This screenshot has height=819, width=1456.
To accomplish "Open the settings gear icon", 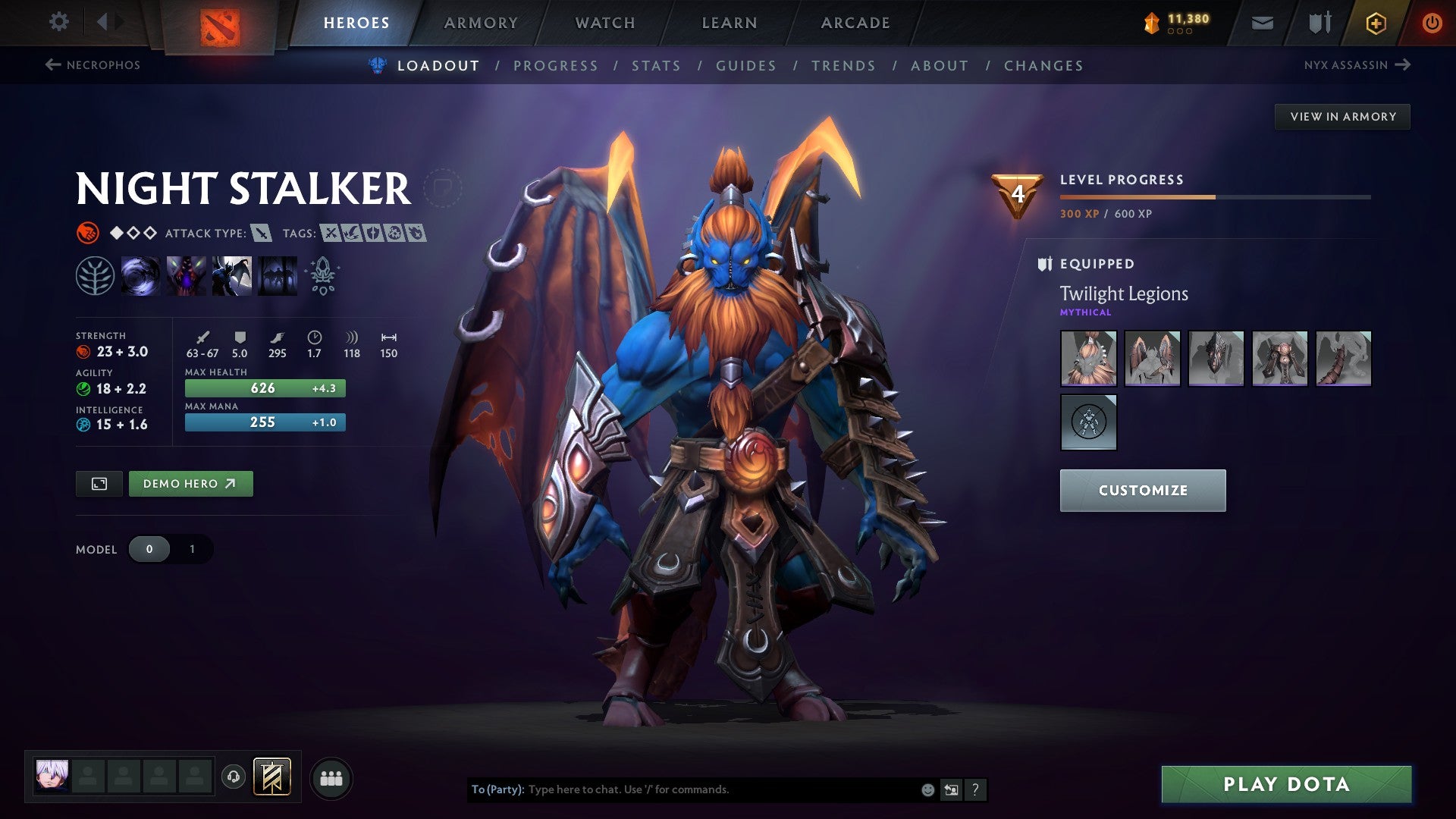I will (x=58, y=22).
